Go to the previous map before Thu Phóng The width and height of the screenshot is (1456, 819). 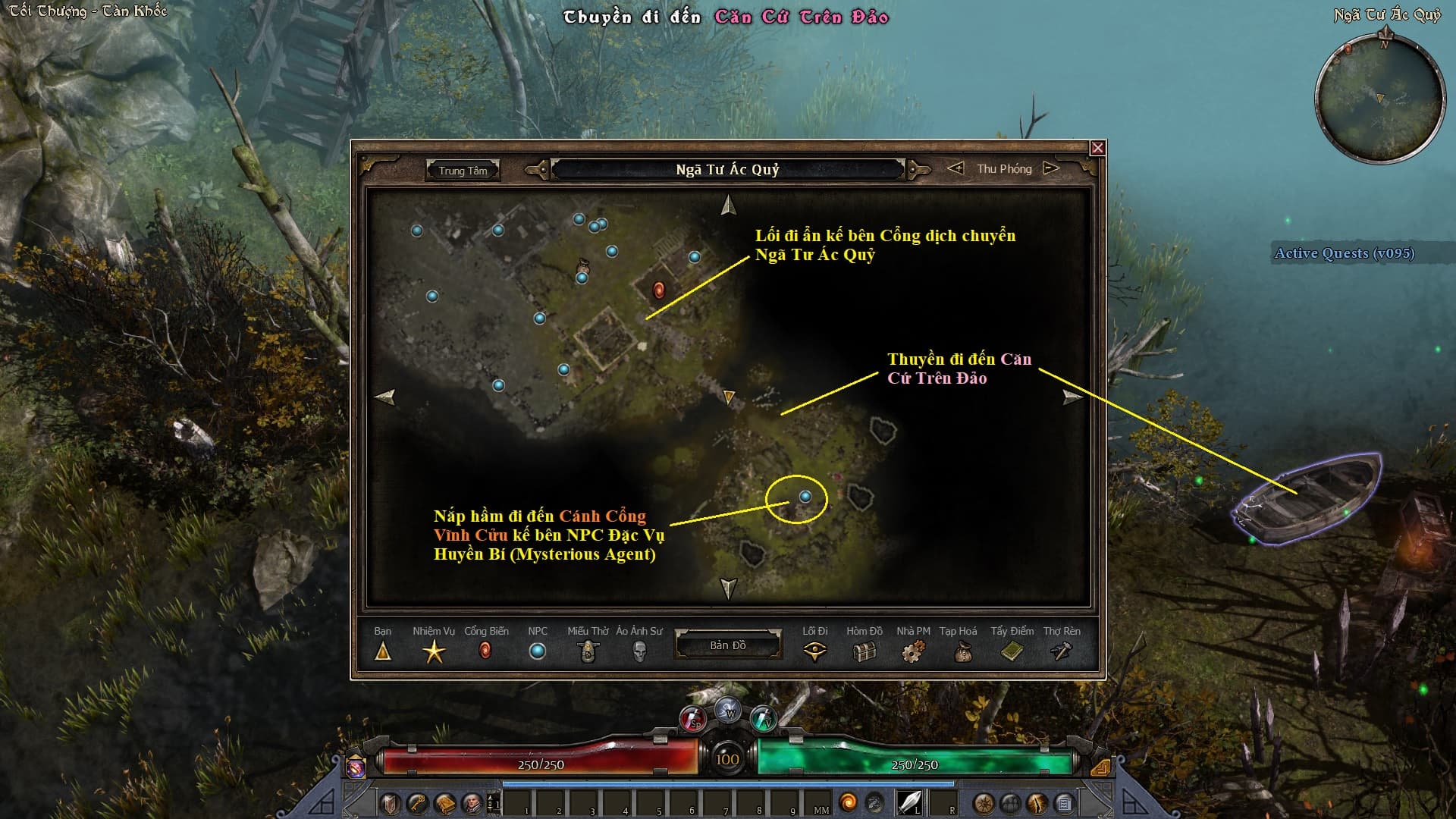(955, 168)
